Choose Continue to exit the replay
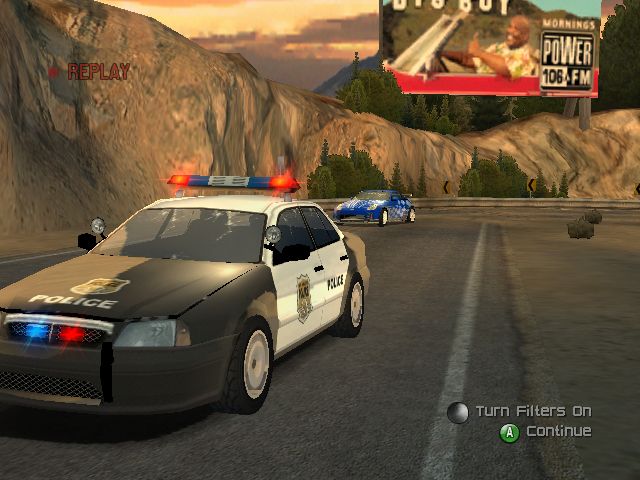This screenshot has width=640, height=480. tap(558, 431)
